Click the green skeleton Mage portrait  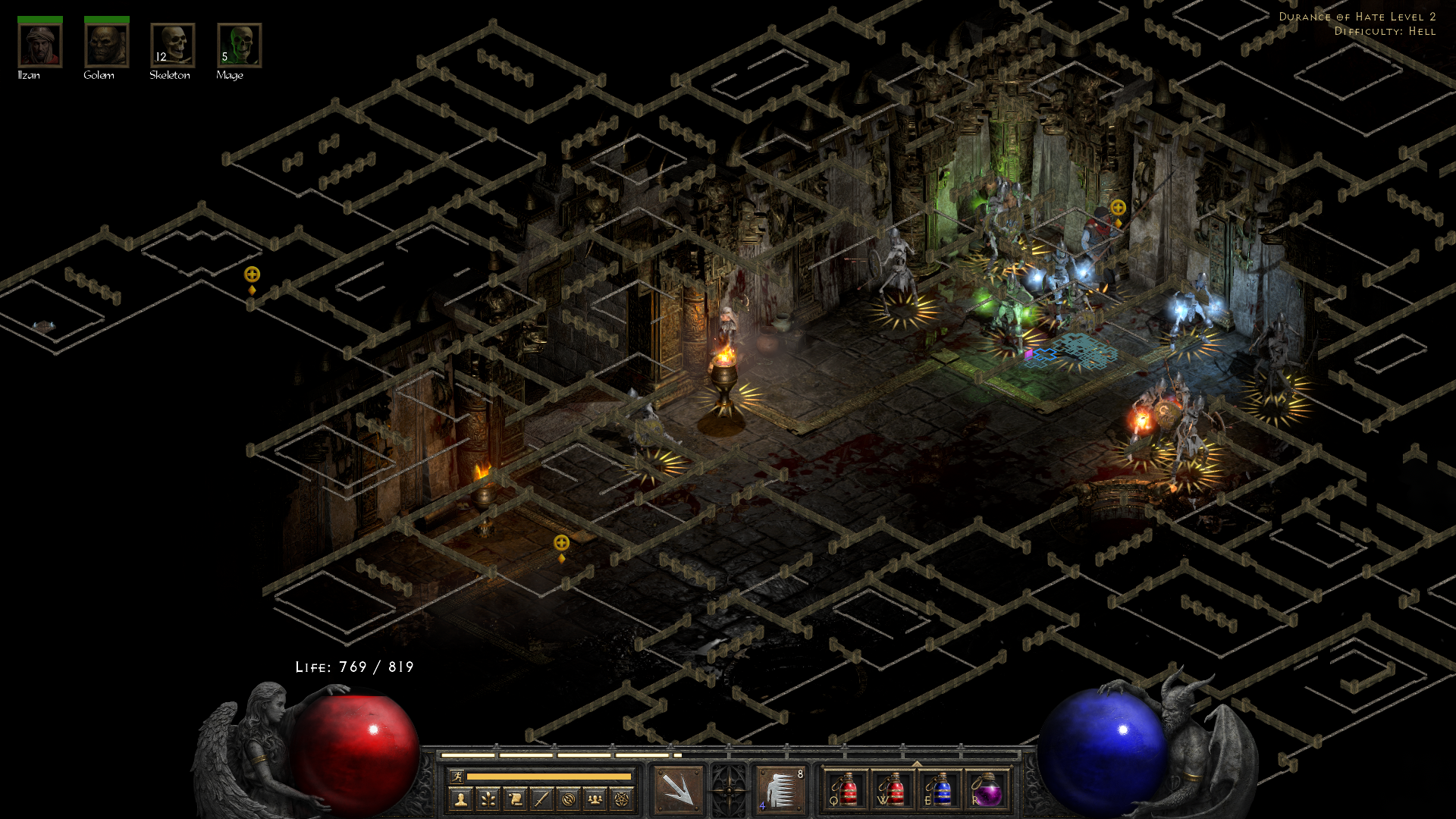(239, 45)
